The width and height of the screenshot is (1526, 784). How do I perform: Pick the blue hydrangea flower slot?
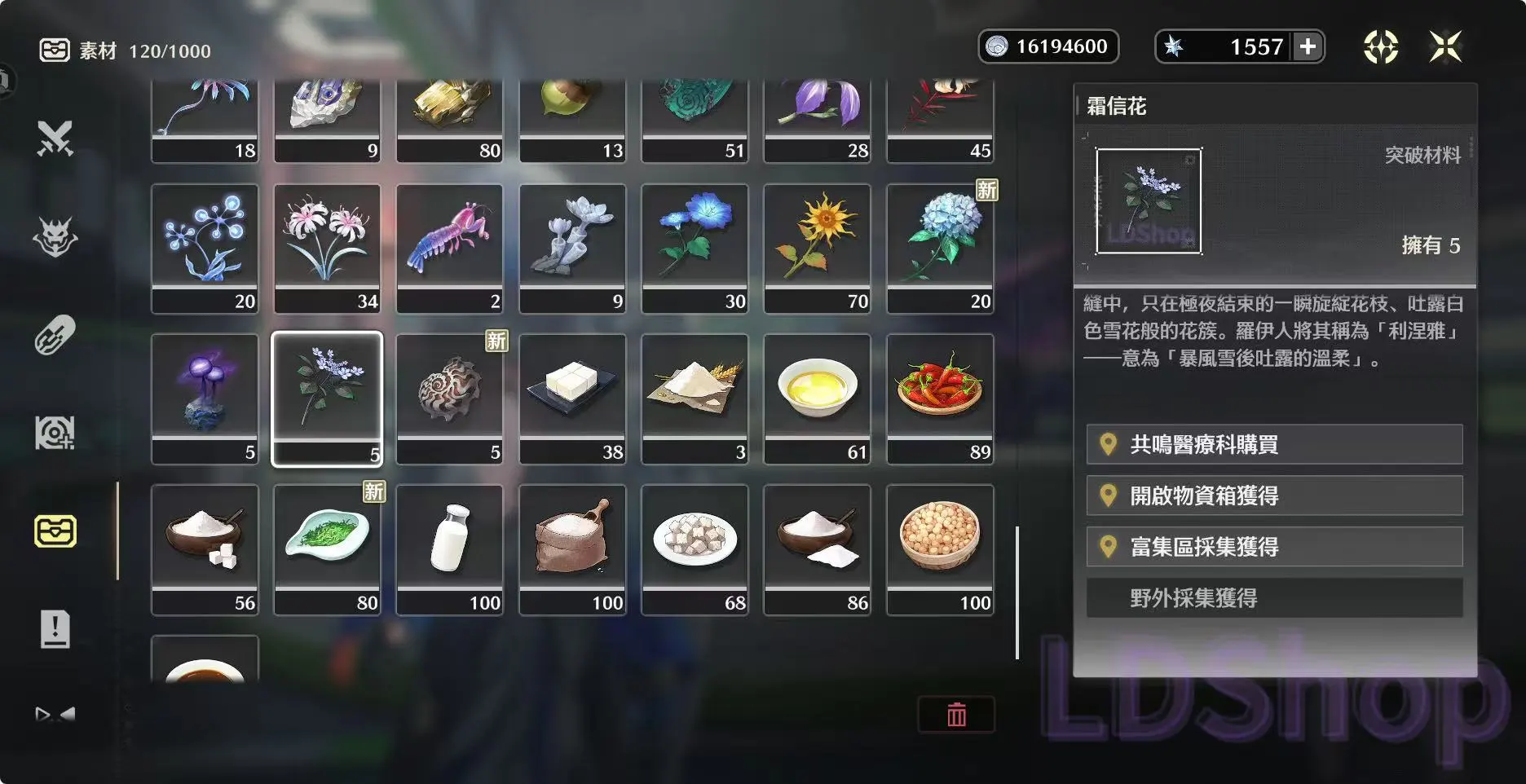tap(940, 248)
